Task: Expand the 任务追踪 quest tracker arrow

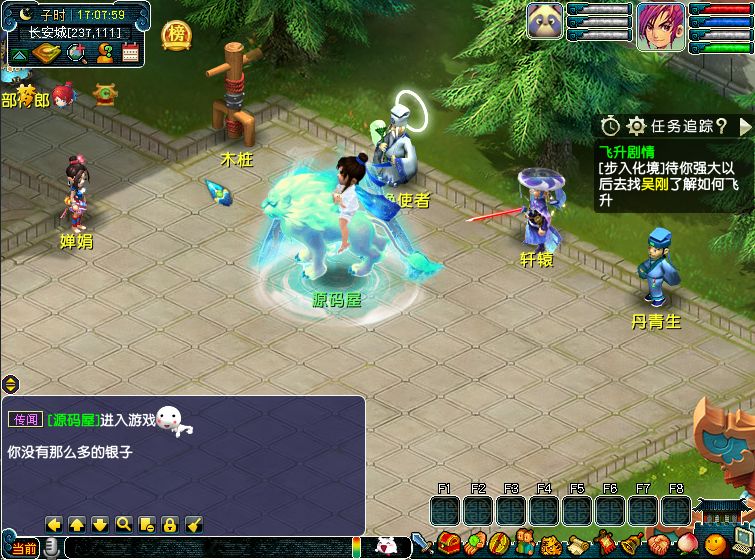Action: [x=744, y=126]
